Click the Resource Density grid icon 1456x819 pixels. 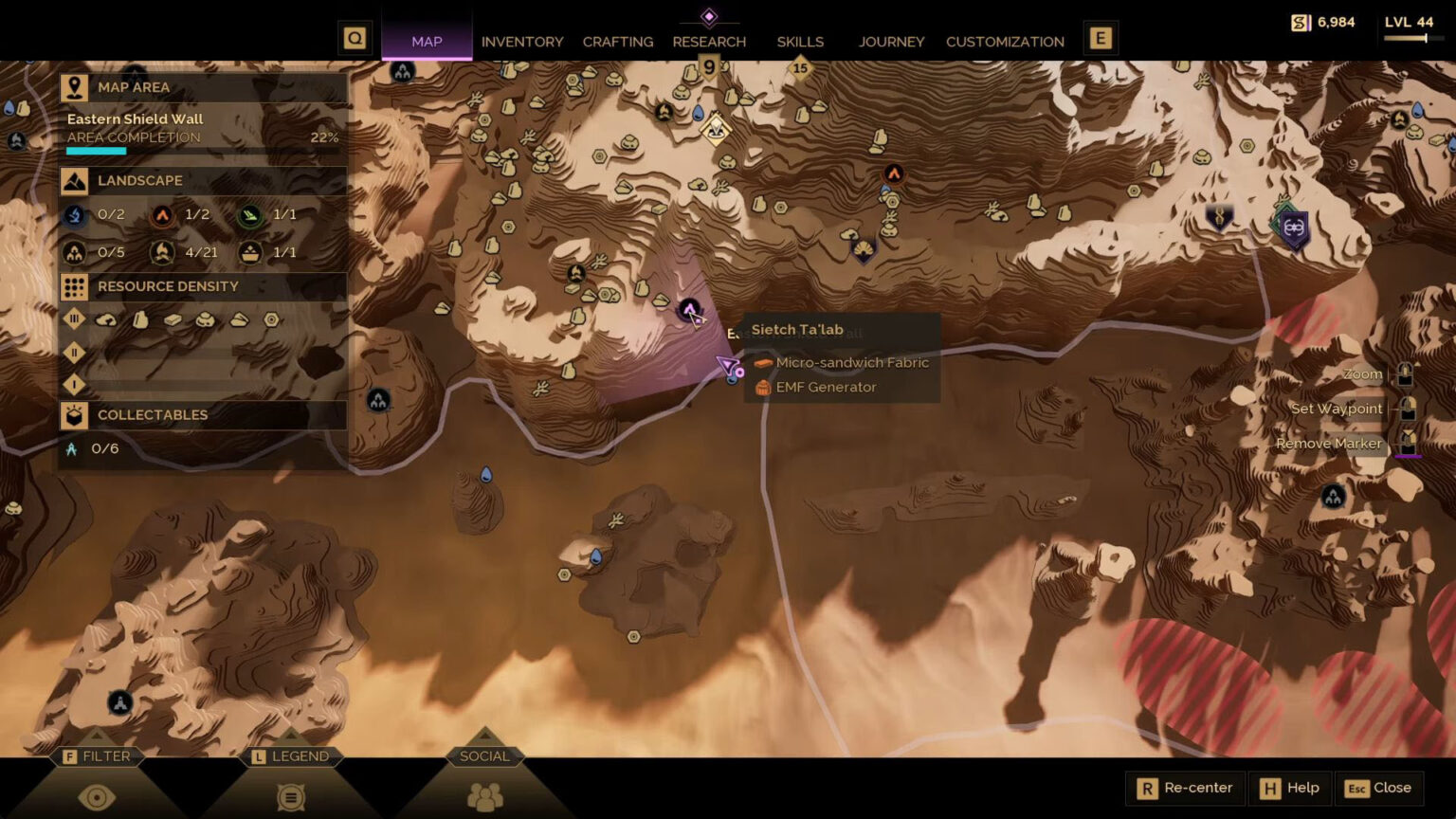tap(75, 286)
